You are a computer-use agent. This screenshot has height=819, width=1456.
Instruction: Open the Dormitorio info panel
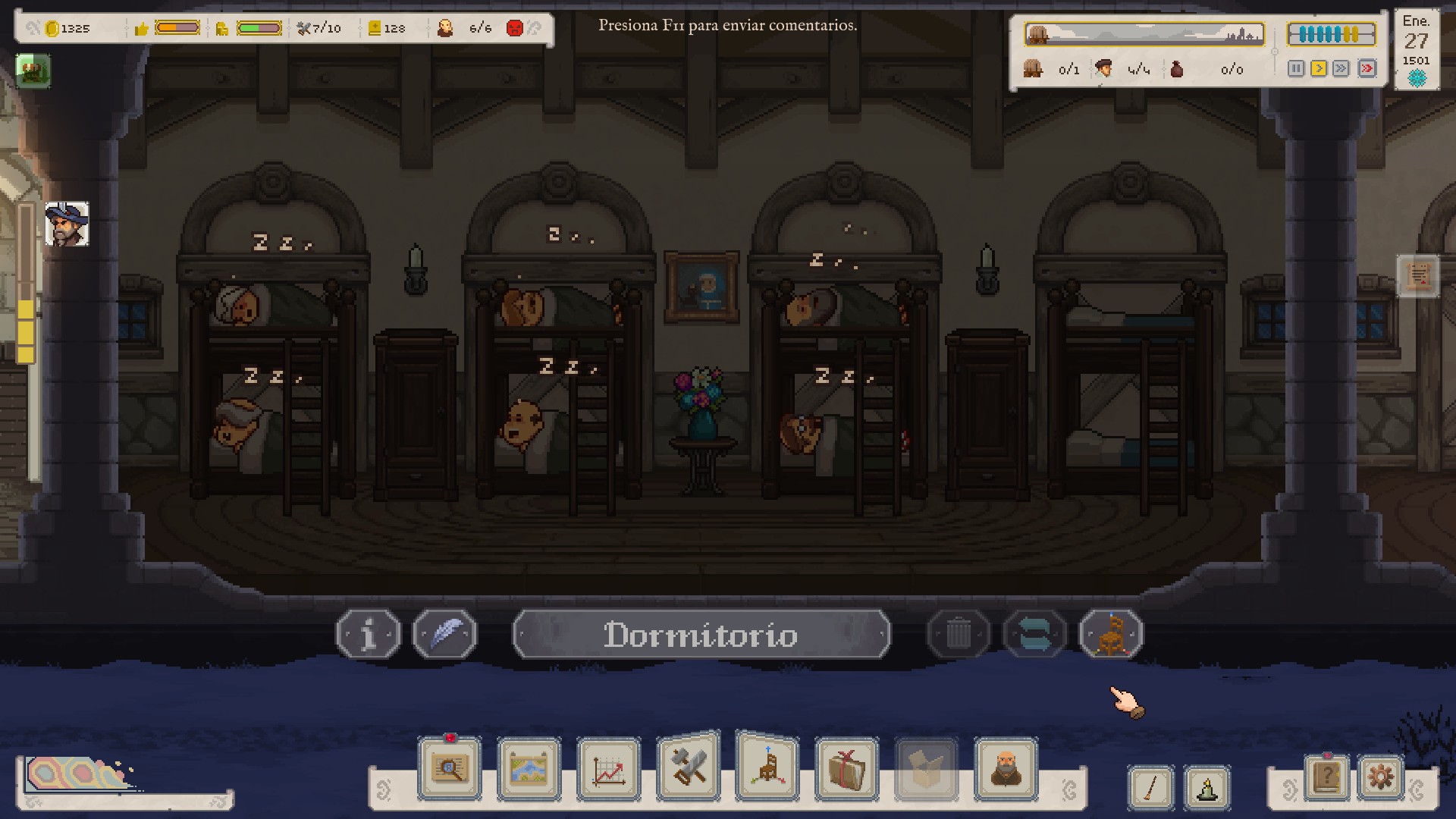pos(369,634)
